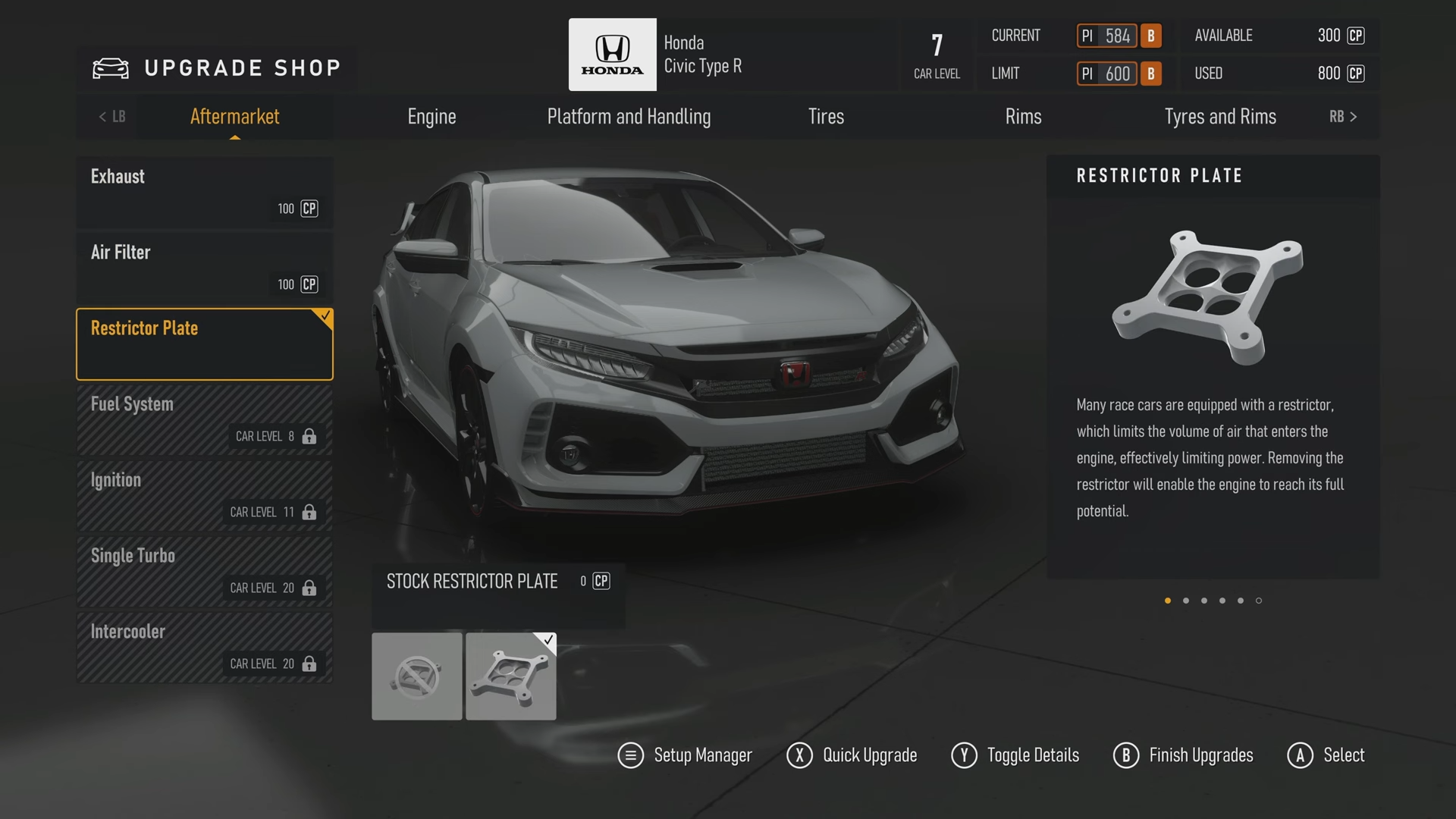Open the Rims tab
The width and height of the screenshot is (1456, 819).
click(x=1023, y=117)
